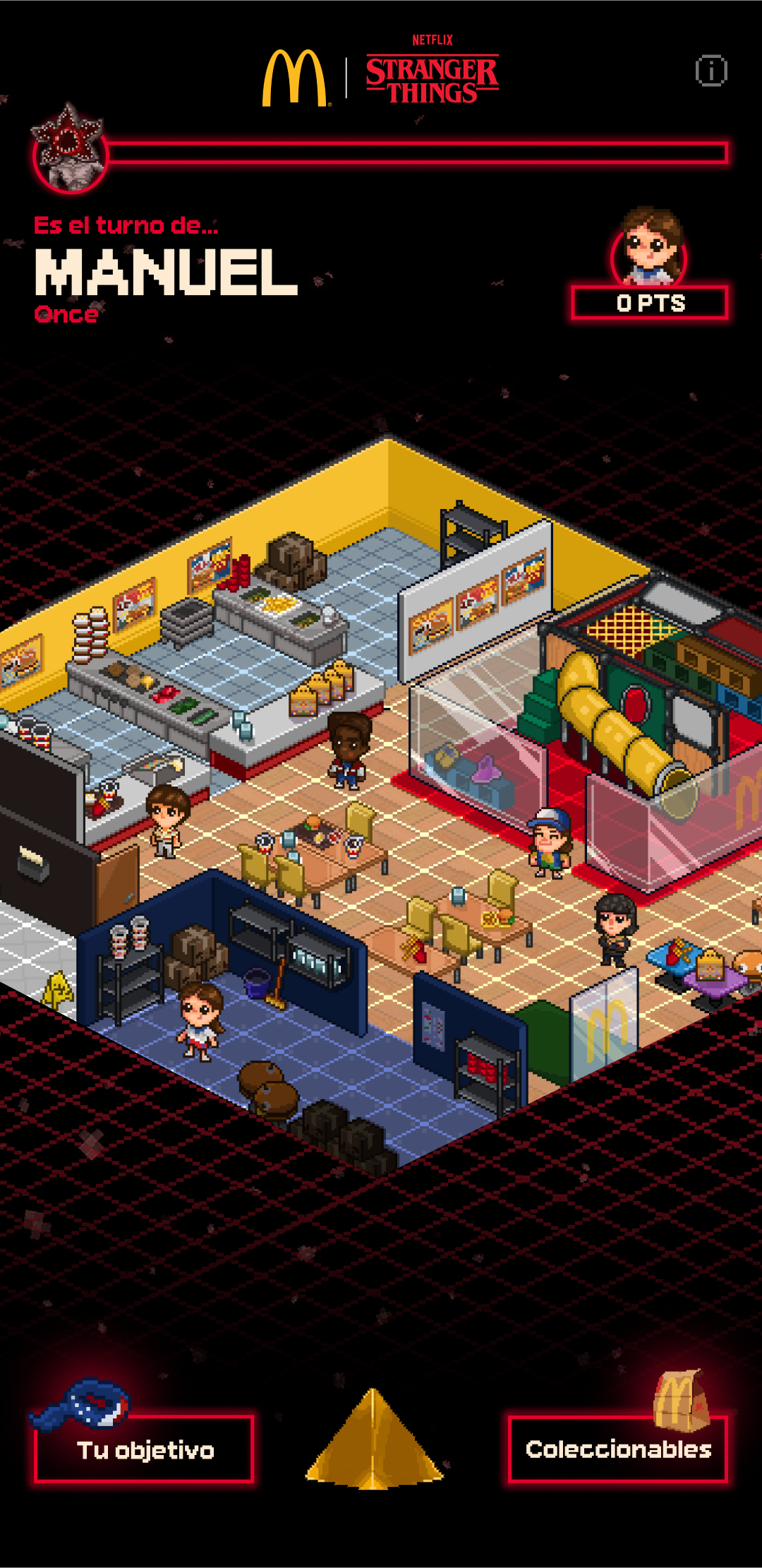Open the info icon in top corner
The height and width of the screenshot is (1568, 762).
point(710,71)
